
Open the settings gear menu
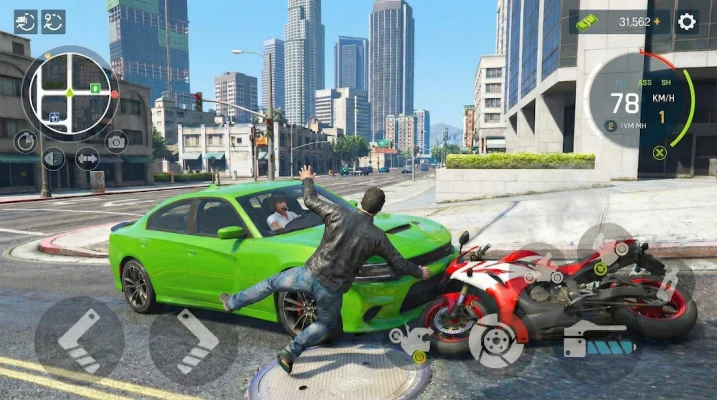(687, 21)
